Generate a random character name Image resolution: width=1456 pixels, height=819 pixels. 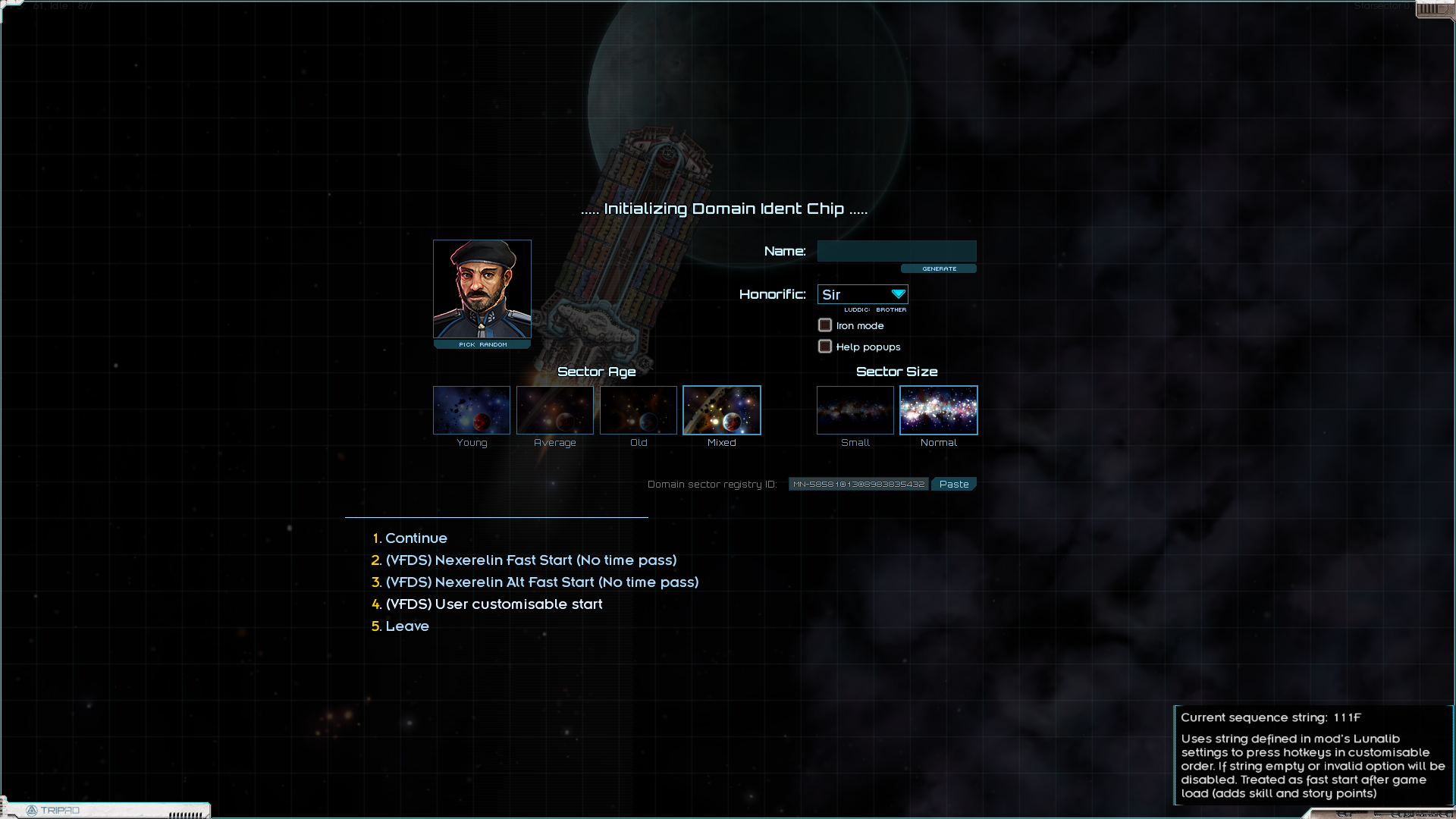939,268
